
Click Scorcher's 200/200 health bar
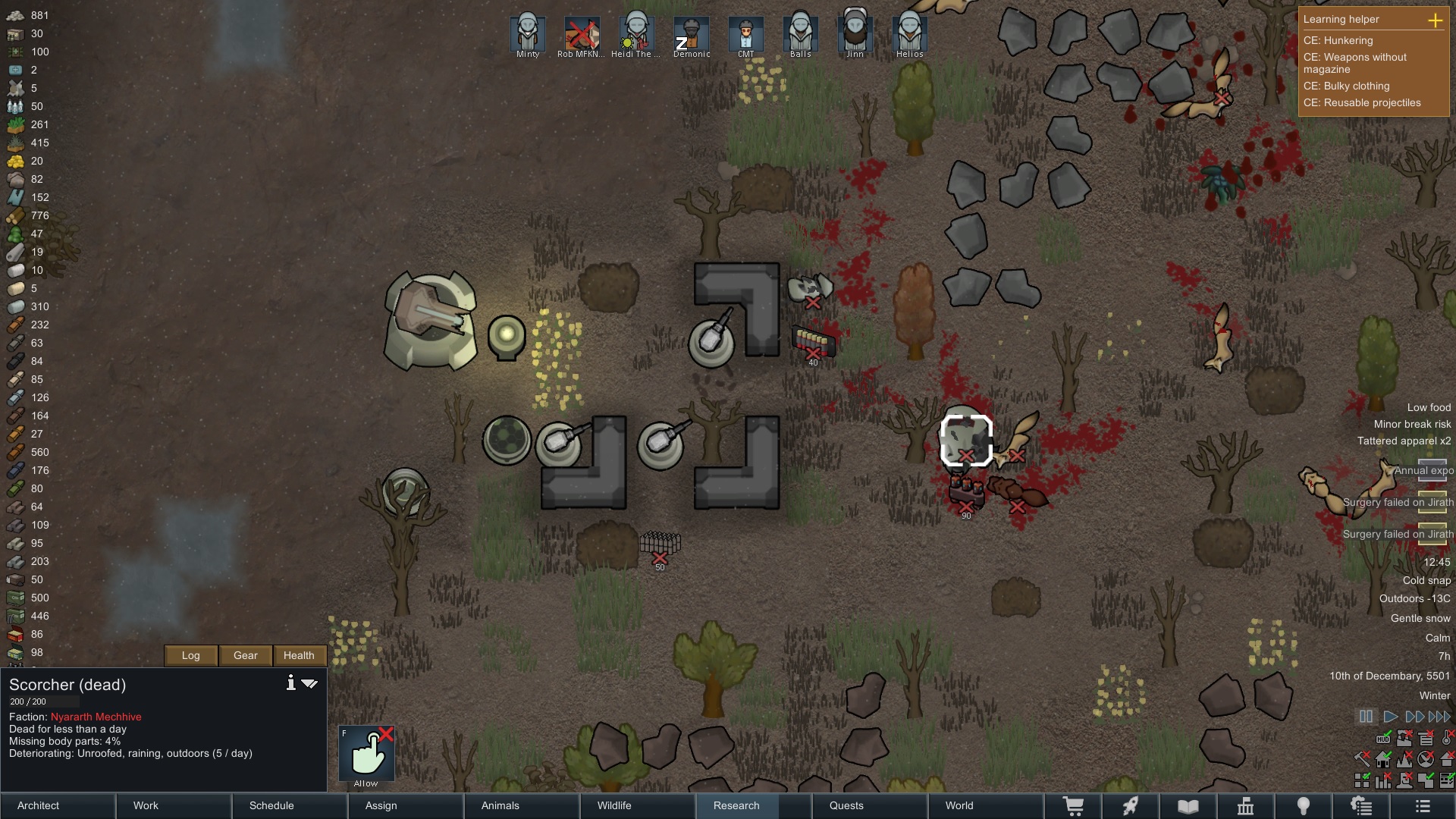coord(45,701)
